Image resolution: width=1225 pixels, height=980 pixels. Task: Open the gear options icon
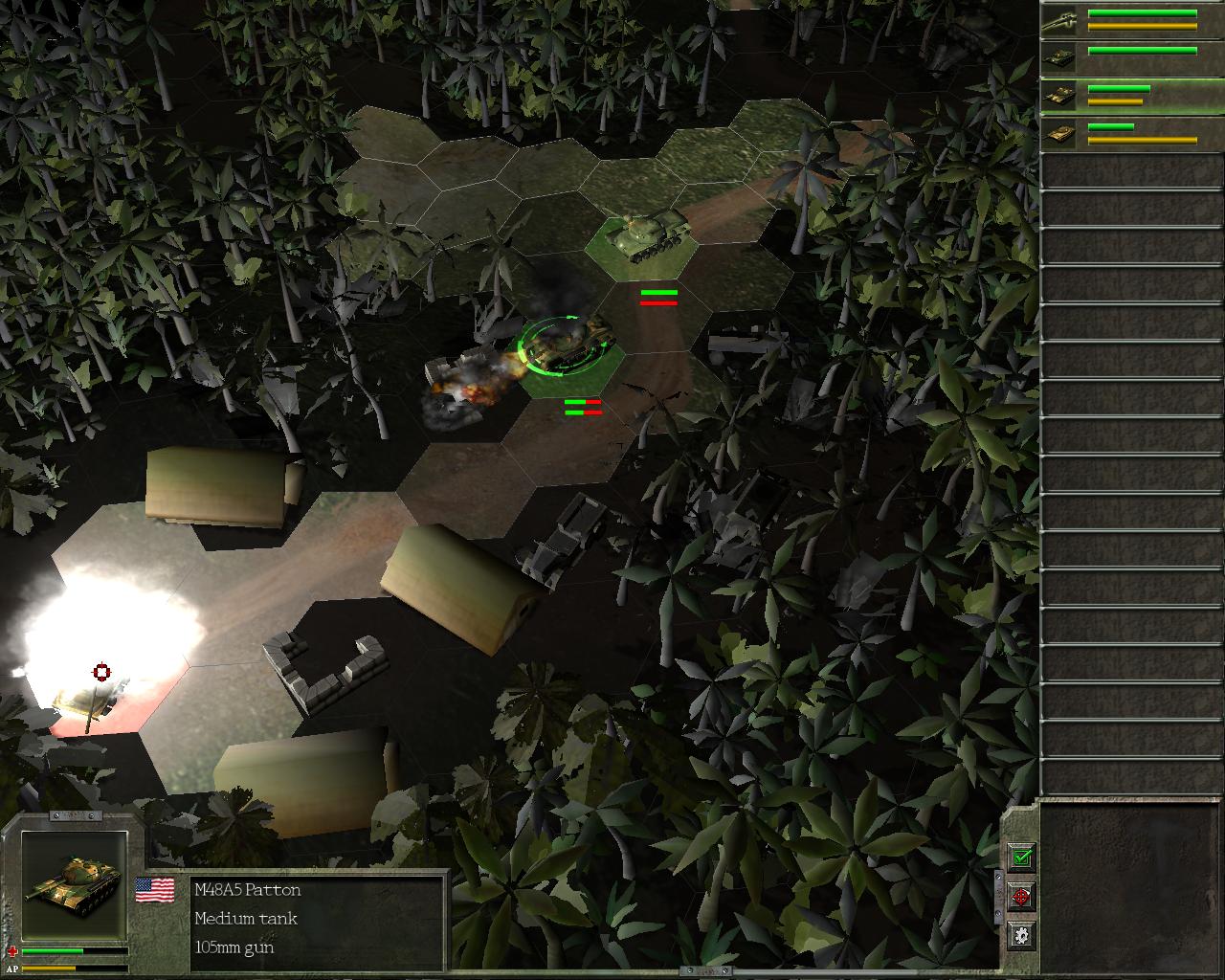click(x=1021, y=933)
